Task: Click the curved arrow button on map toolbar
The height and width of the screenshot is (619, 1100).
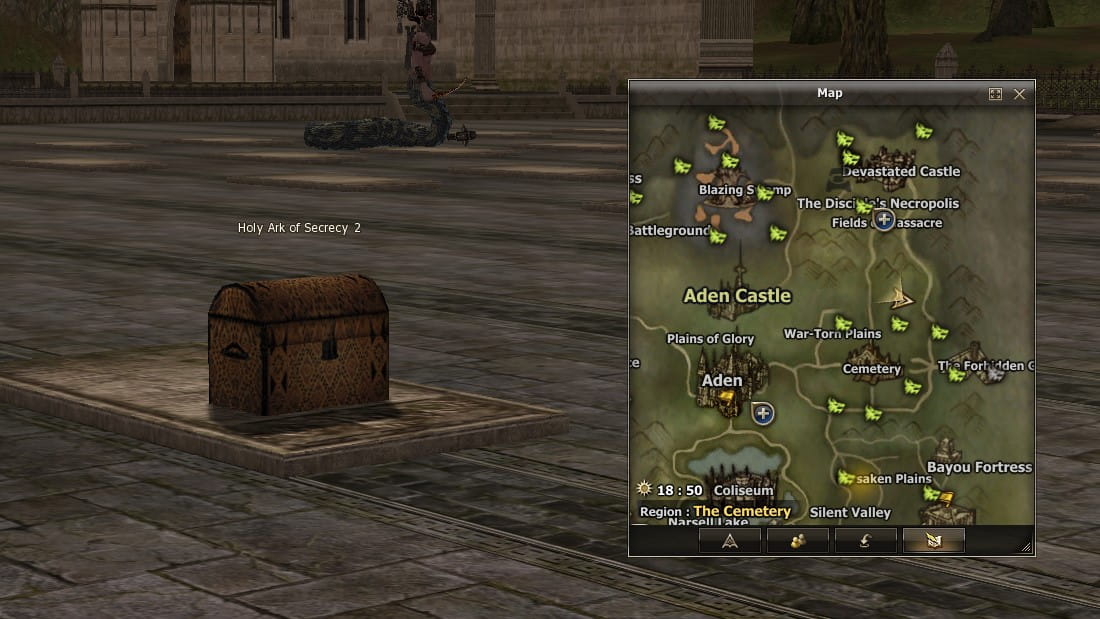Action: click(865, 541)
